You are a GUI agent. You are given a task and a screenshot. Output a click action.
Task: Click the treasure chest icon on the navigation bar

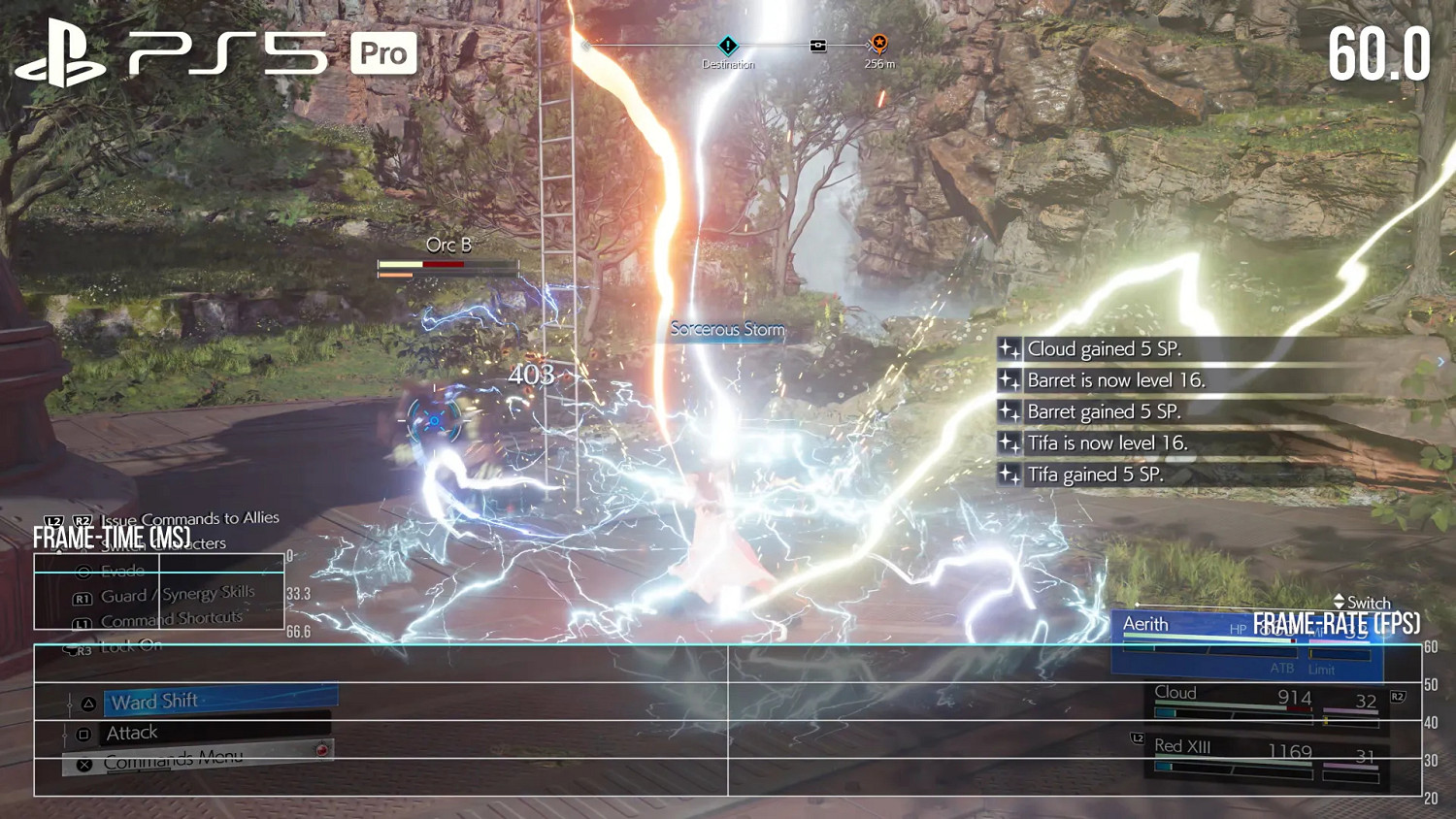[x=818, y=45]
